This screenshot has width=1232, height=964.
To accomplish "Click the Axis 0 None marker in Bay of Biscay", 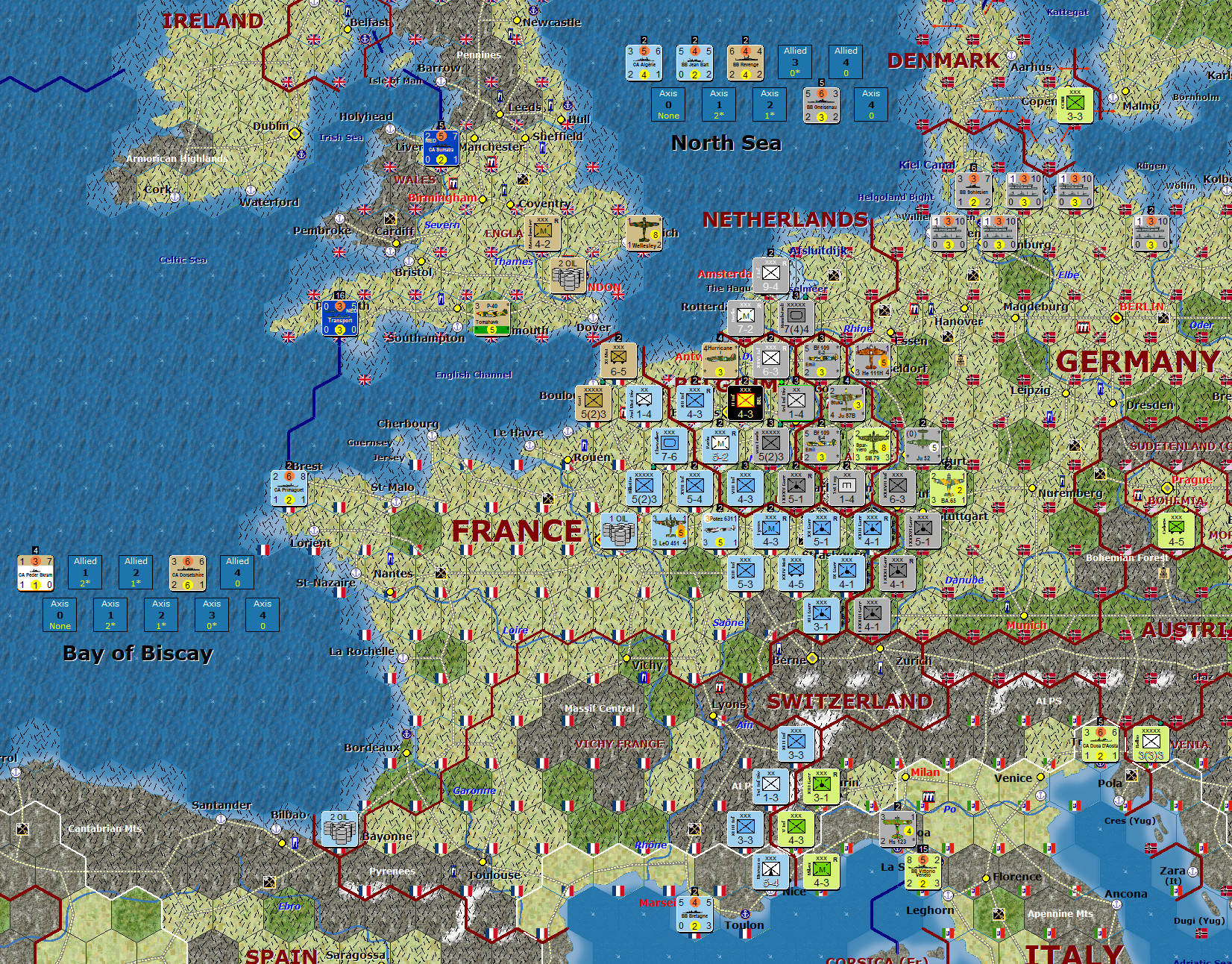I will (x=60, y=615).
